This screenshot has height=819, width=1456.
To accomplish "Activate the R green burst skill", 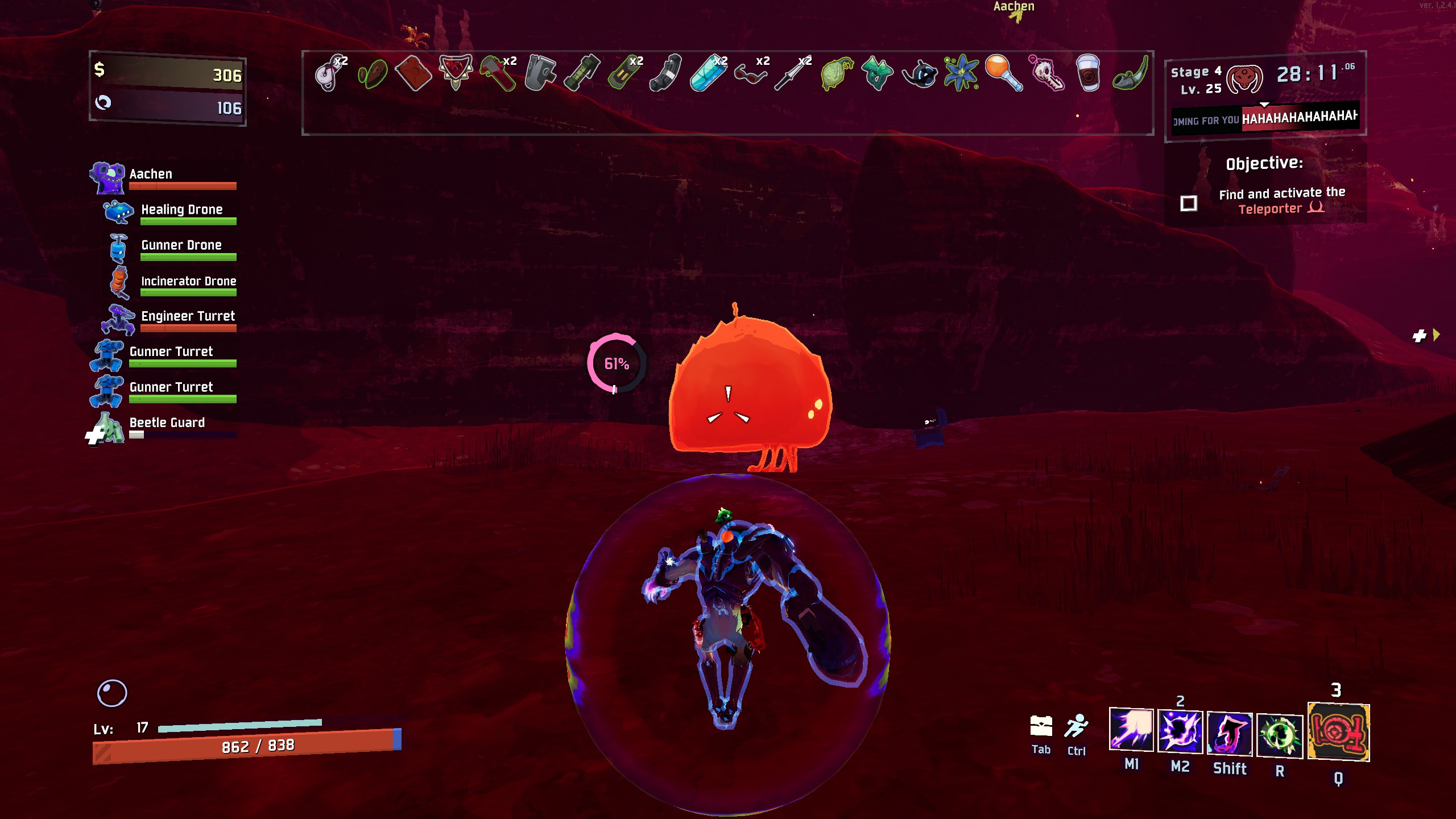I will 1280,736.
